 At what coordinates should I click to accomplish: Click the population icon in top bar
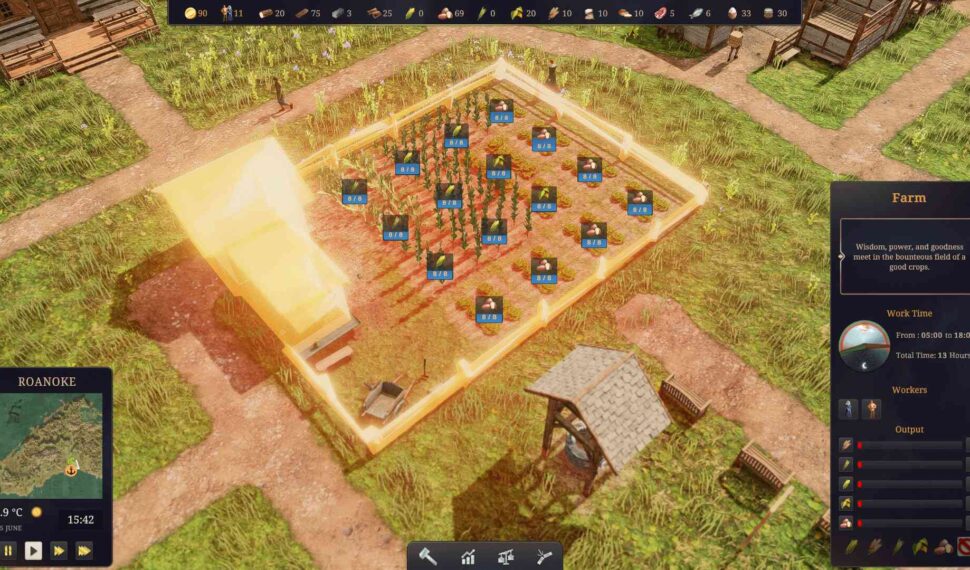coord(227,13)
